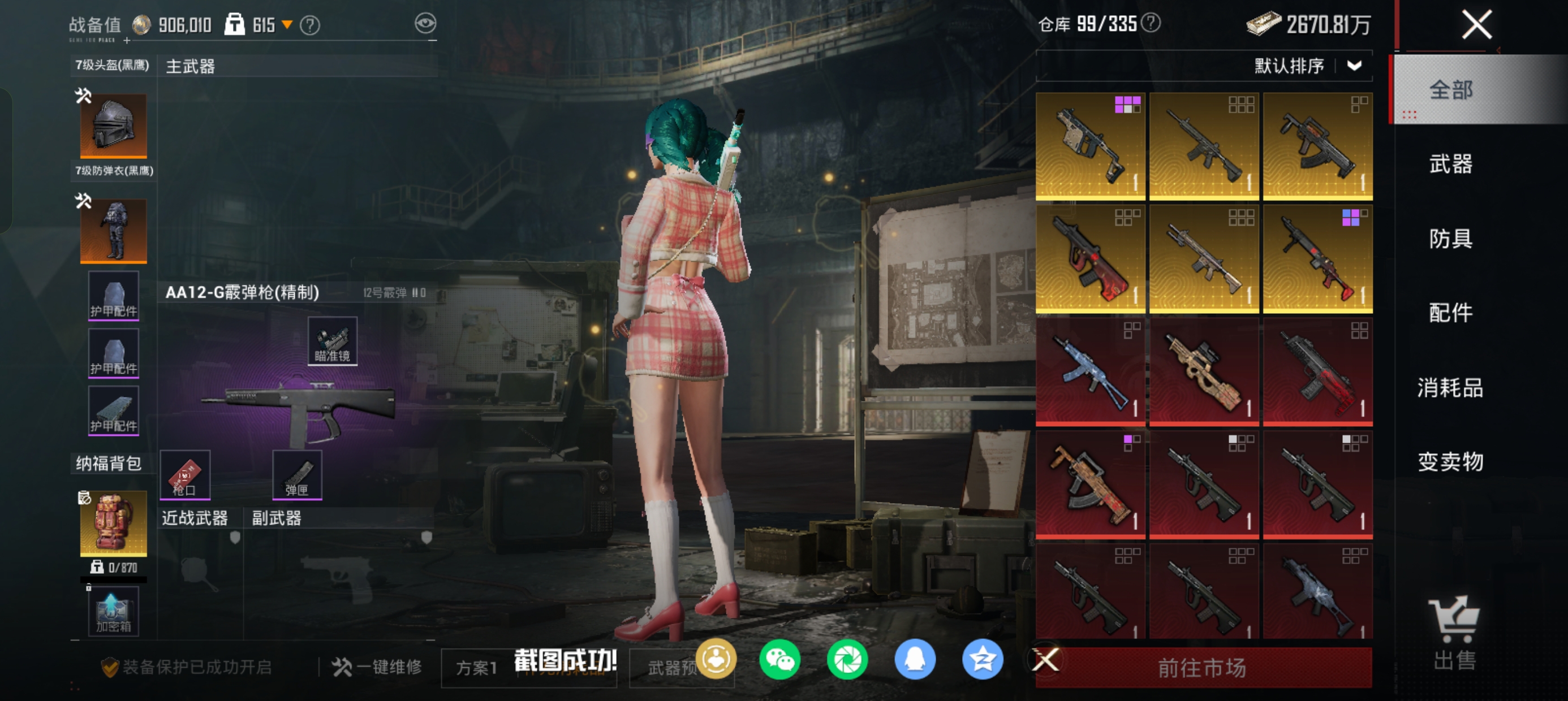This screenshot has height=701, width=1568.
Task: Open the 弹匣 magazine attachment slot
Action: (x=297, y=475)
